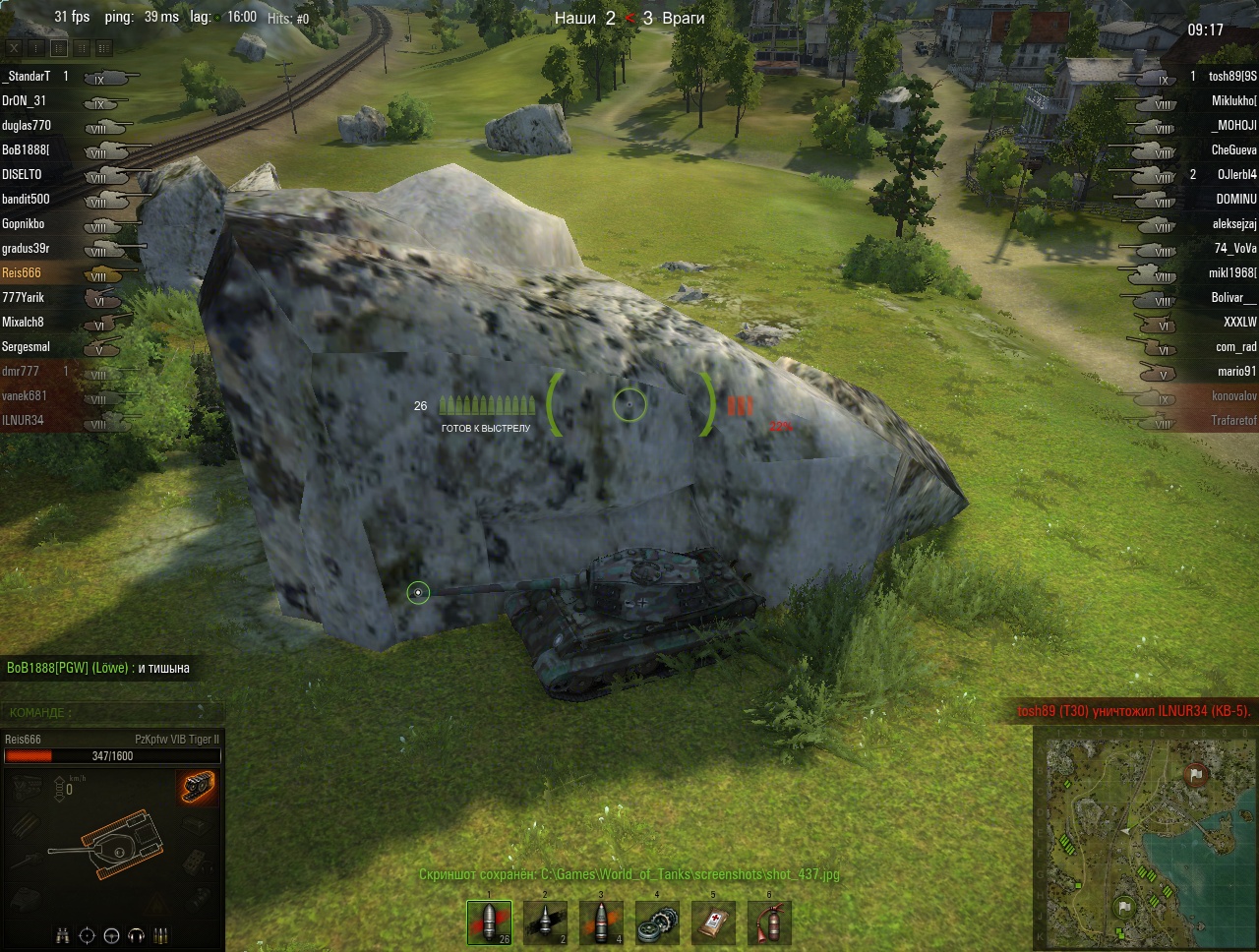Select player _StandarT in the team list

(x=27, y=76)
